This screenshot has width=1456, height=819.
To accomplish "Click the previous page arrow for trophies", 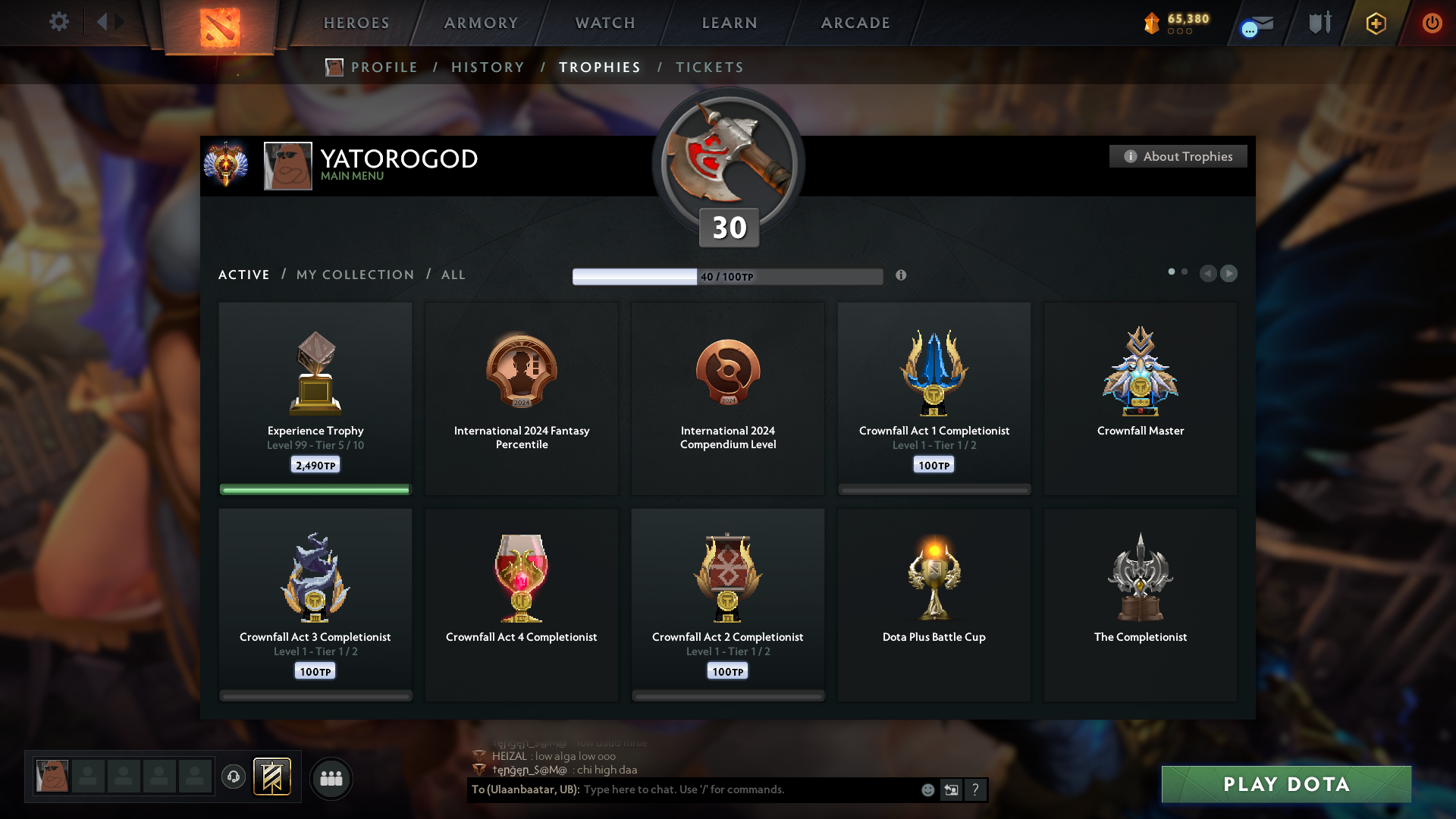I will coord(1209,274).
